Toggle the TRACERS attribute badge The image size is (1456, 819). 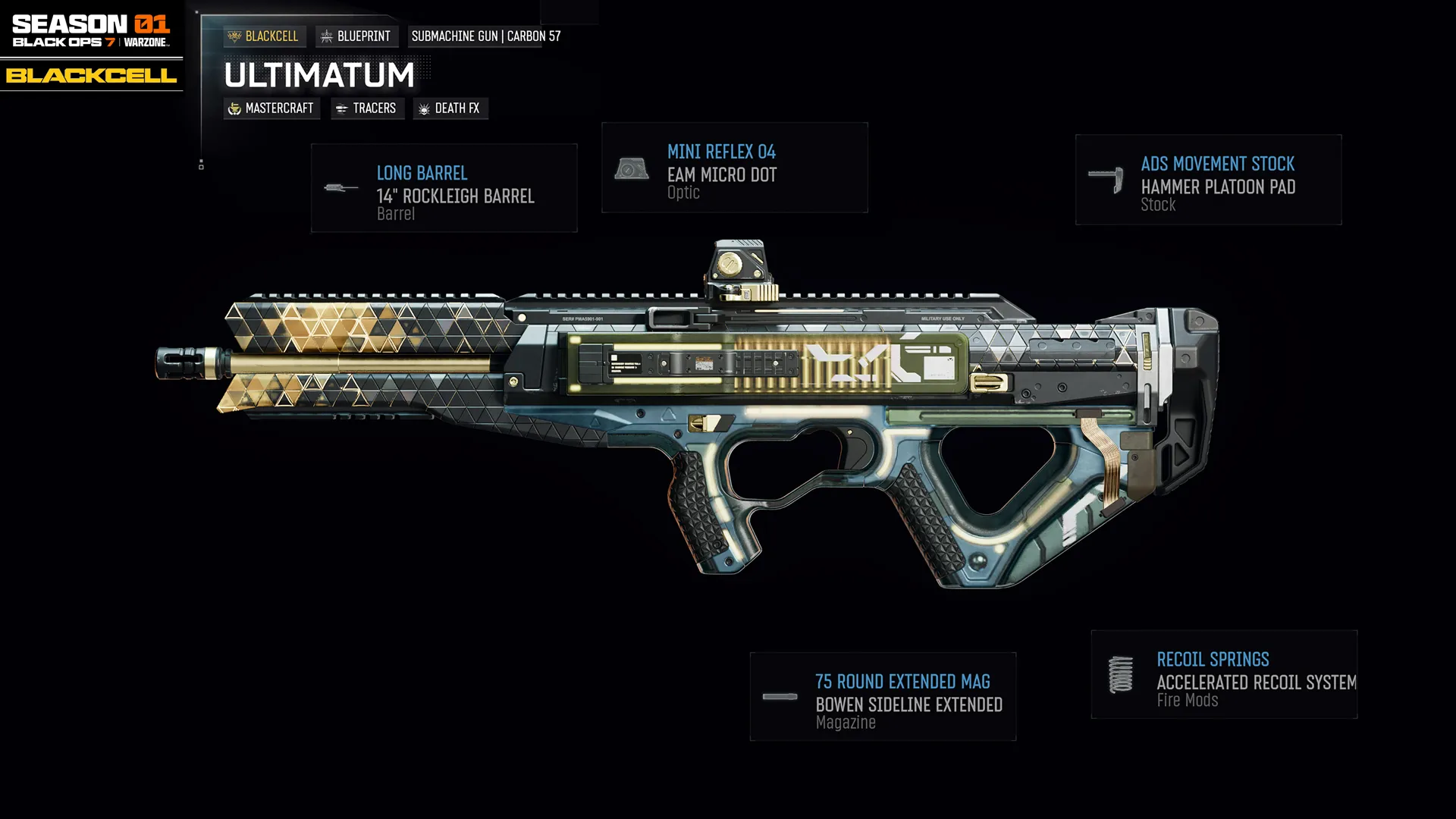[x=367, y=108]
